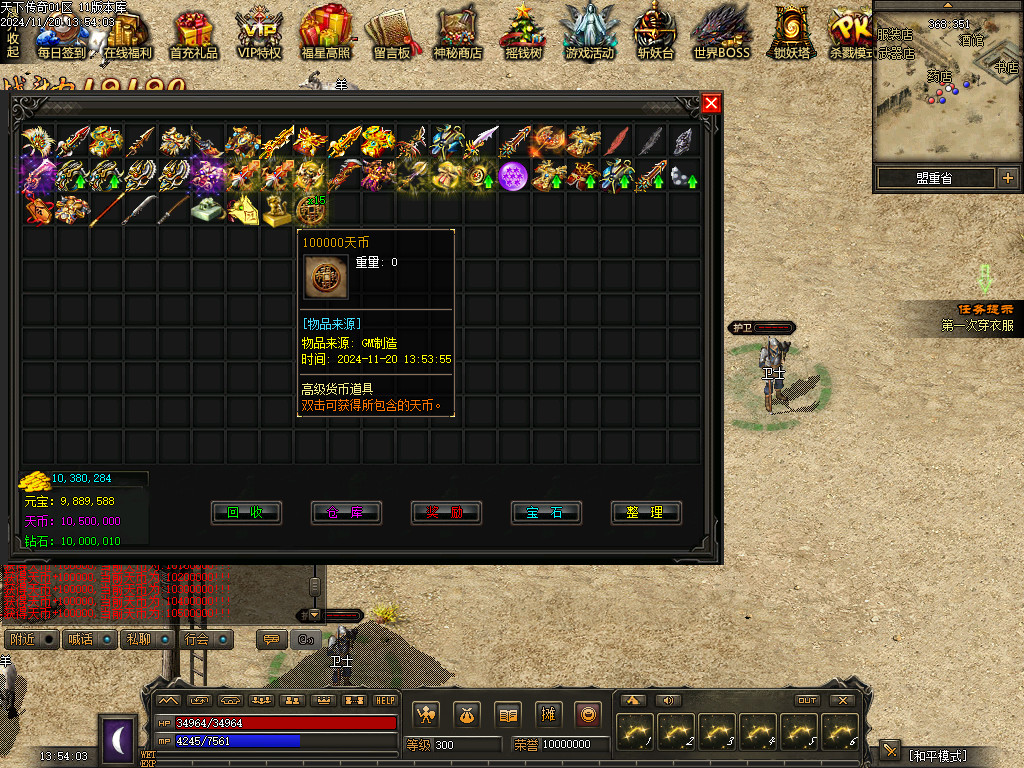The width and height of the screenshot is (1024, 768).
Task: Click the 回收 recycle button
Action: point(246,512)
